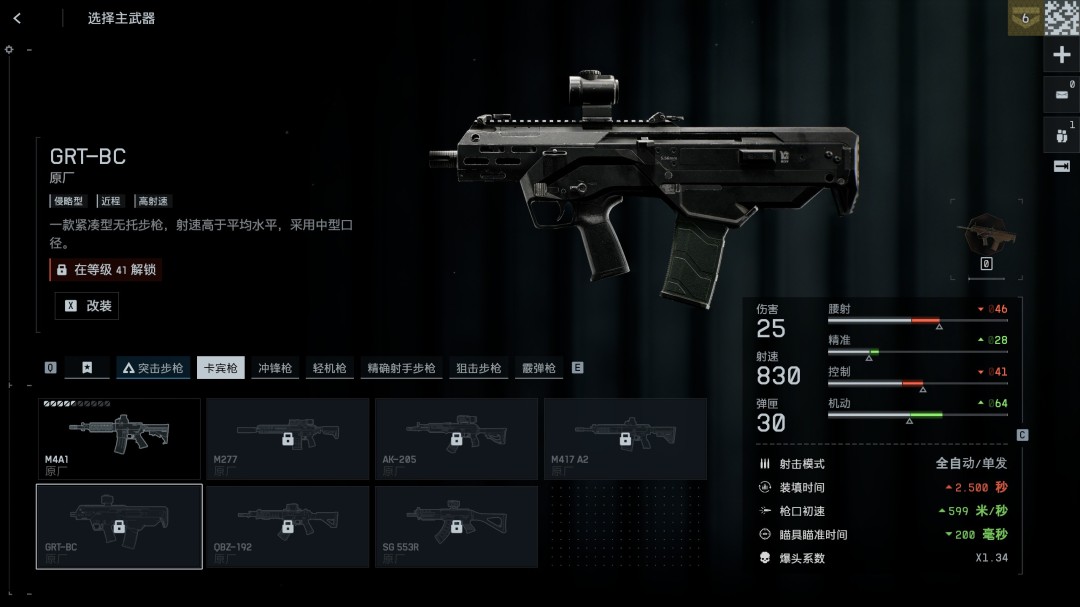Pick the locked M417 A2 weapon tile
The height and width of the screenshot is (607, 1080).
click(625, 438)
